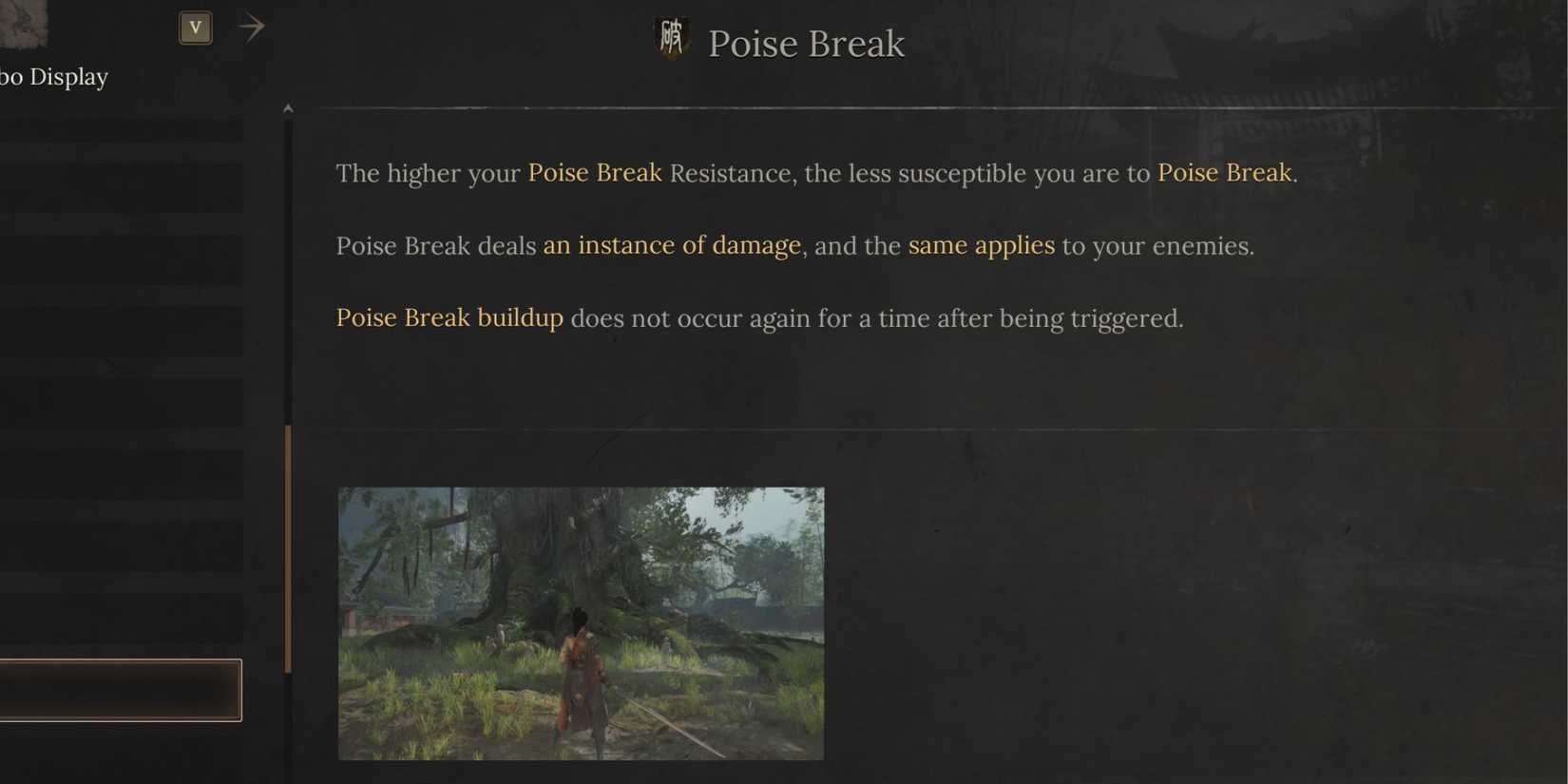Select the 'same applies' highlighted phrase
The width and height of the screenshot is (1568, 784).
983,245
